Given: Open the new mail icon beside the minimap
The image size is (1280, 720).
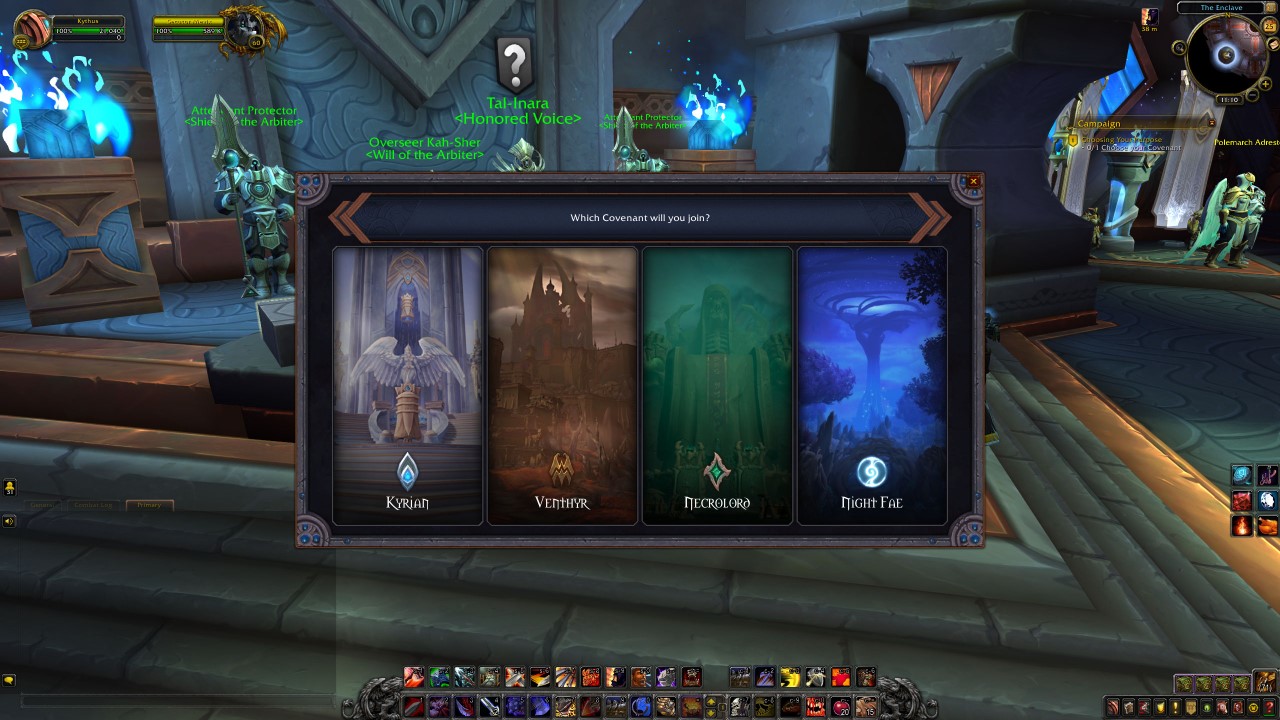Looking at the screenshot, I should (1272, 44).
